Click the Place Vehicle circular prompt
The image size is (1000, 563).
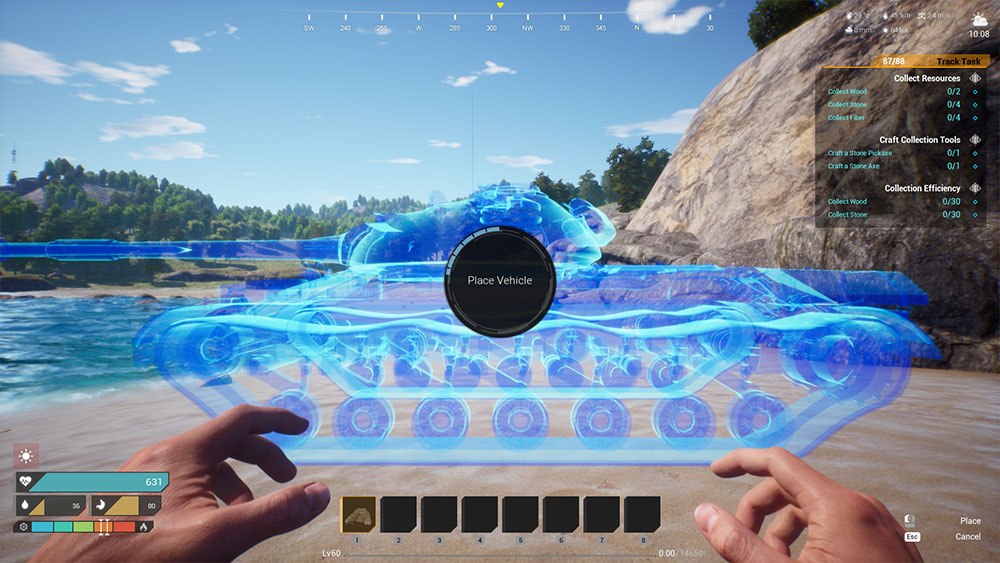tap(500, 280)
